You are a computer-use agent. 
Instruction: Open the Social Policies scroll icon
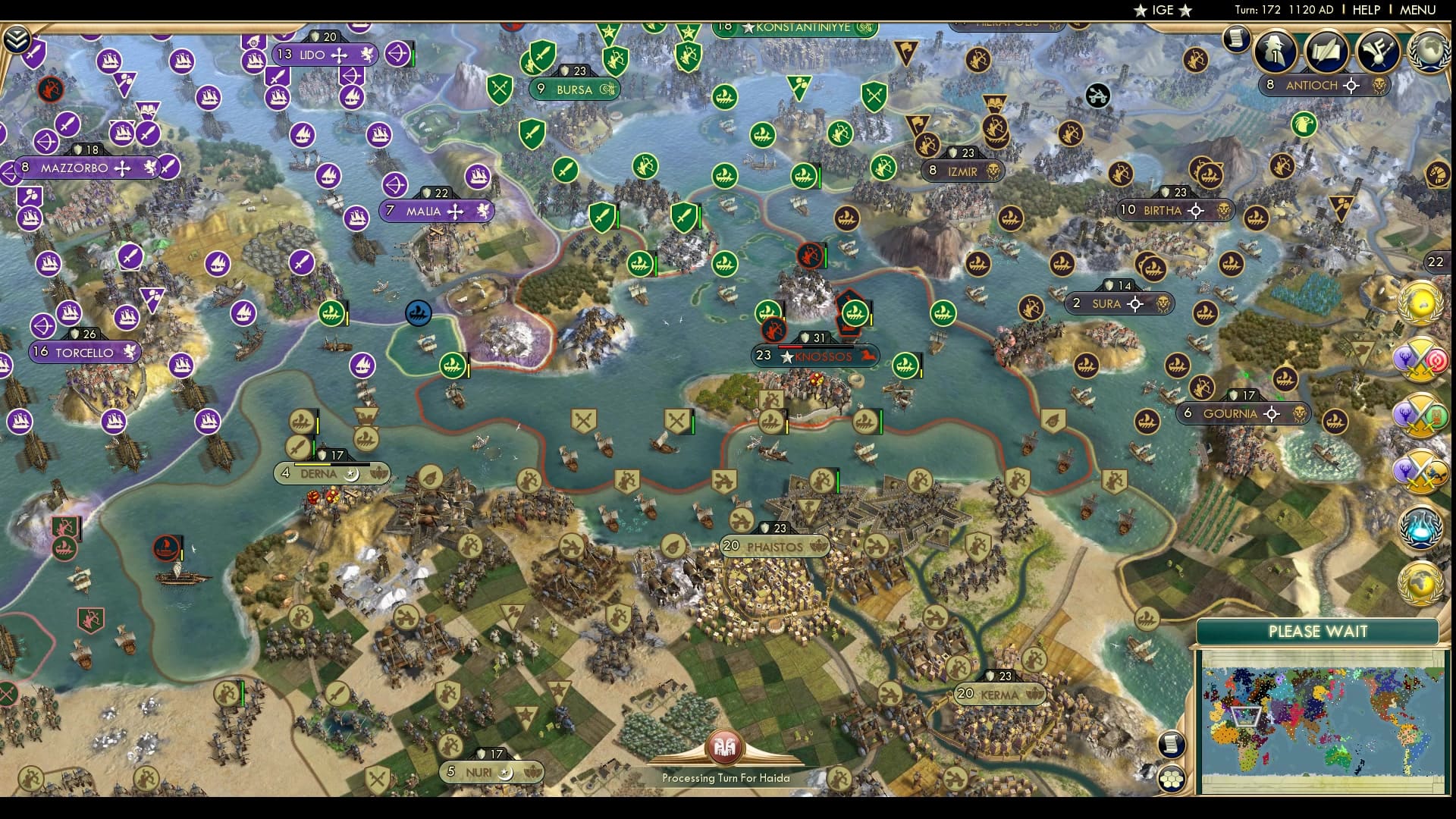pyautogui.click(x=1326, y=51)
